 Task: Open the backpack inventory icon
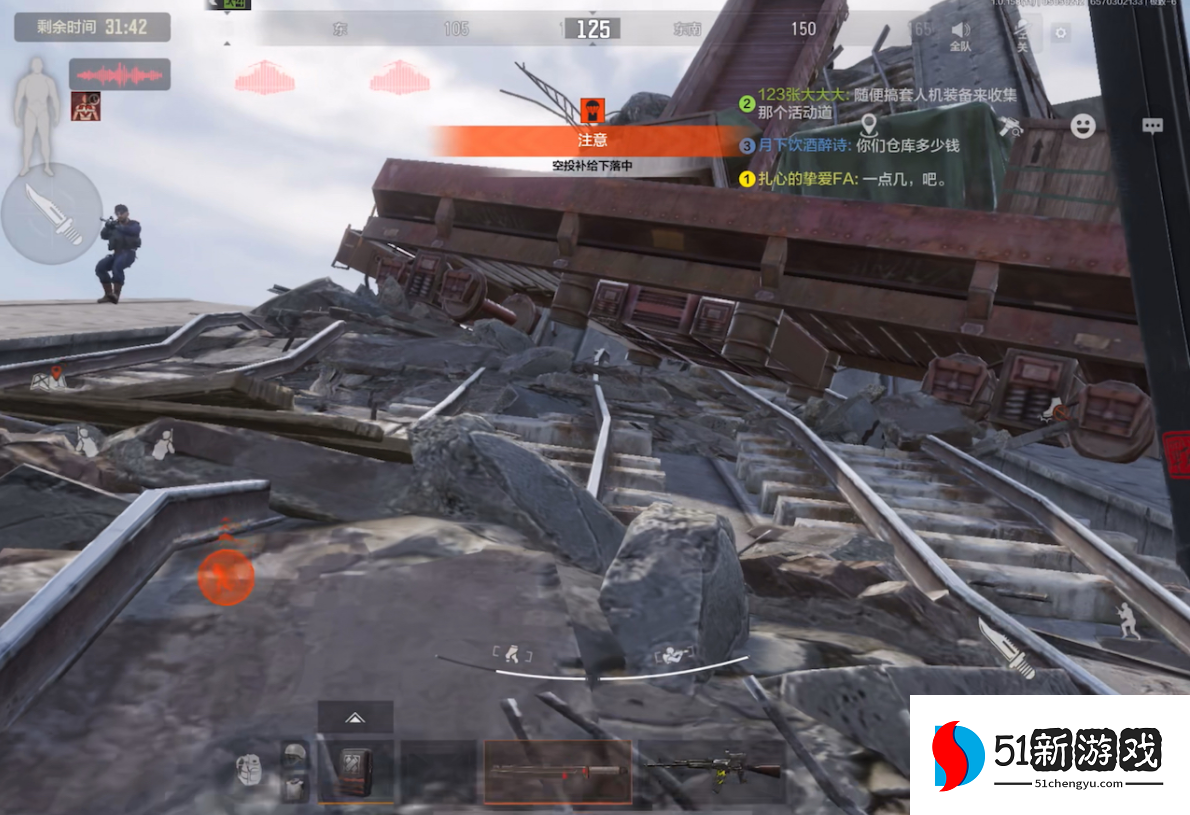[x=250, y=770]
